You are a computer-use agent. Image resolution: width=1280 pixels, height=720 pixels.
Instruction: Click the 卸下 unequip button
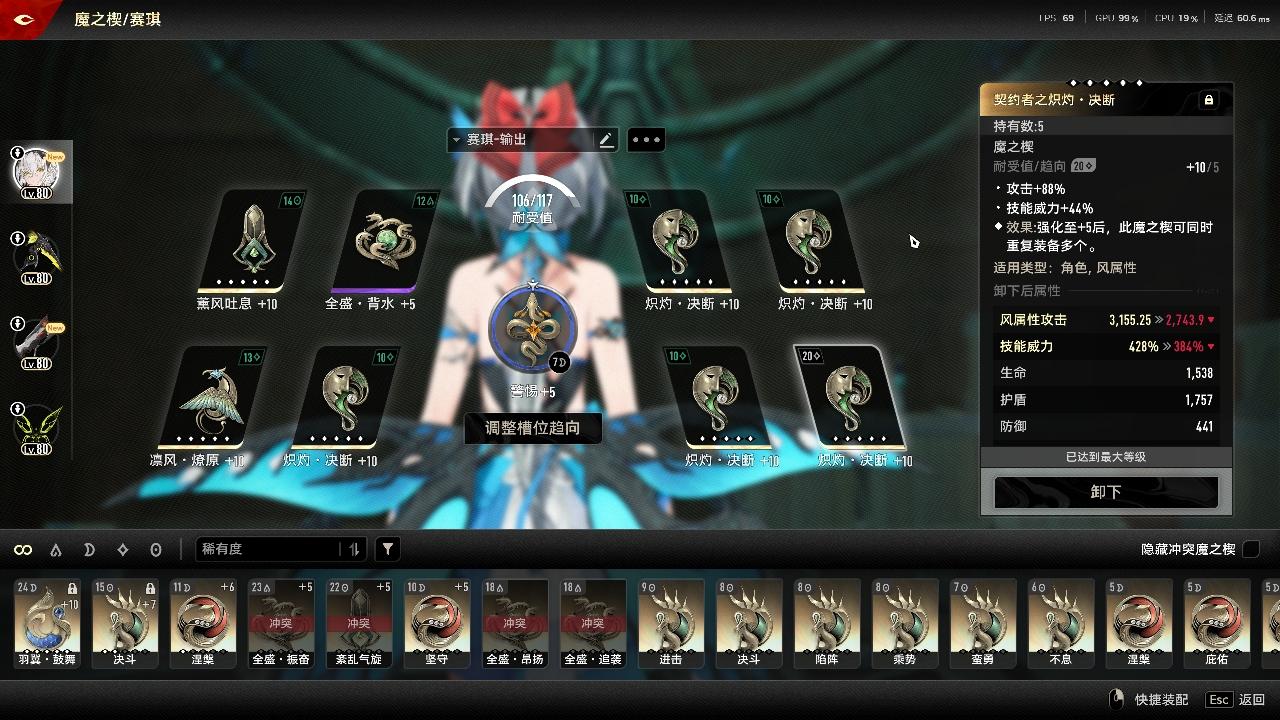tap(1106, 492)
